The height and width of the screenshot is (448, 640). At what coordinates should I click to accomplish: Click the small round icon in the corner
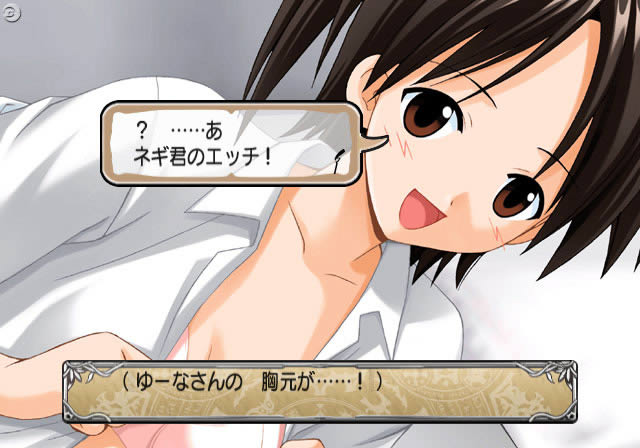pos(9,7)
